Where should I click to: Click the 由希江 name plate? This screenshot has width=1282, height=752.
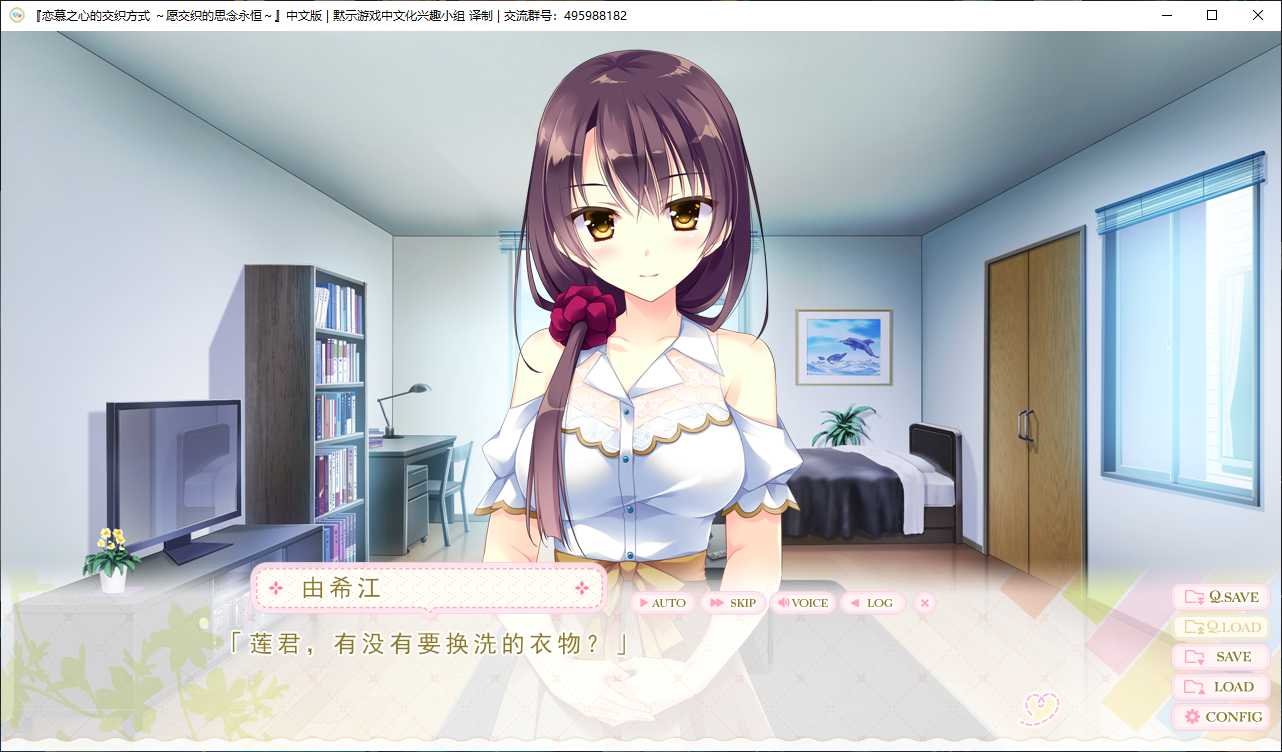[x=430, y=588]
